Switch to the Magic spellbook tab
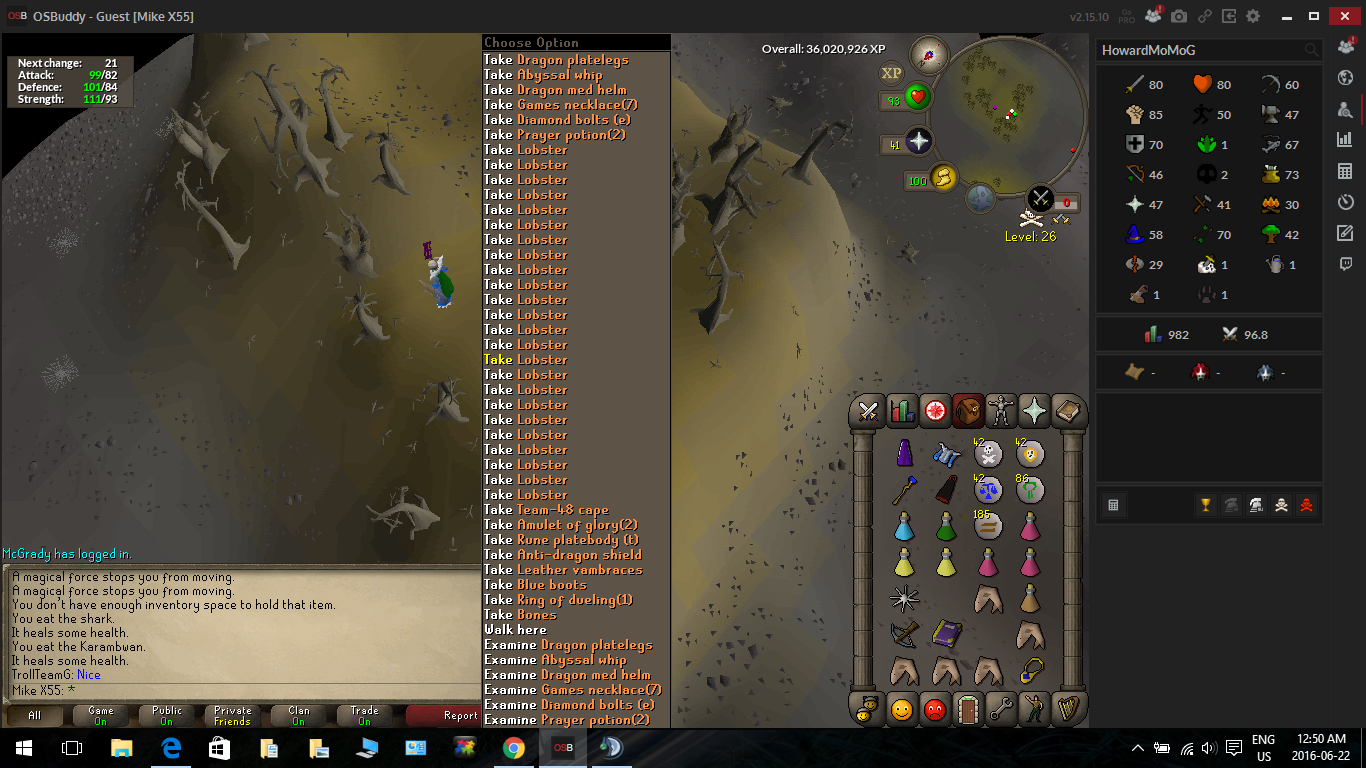This screenshot has width=1366, height=768. (1033, 411)
